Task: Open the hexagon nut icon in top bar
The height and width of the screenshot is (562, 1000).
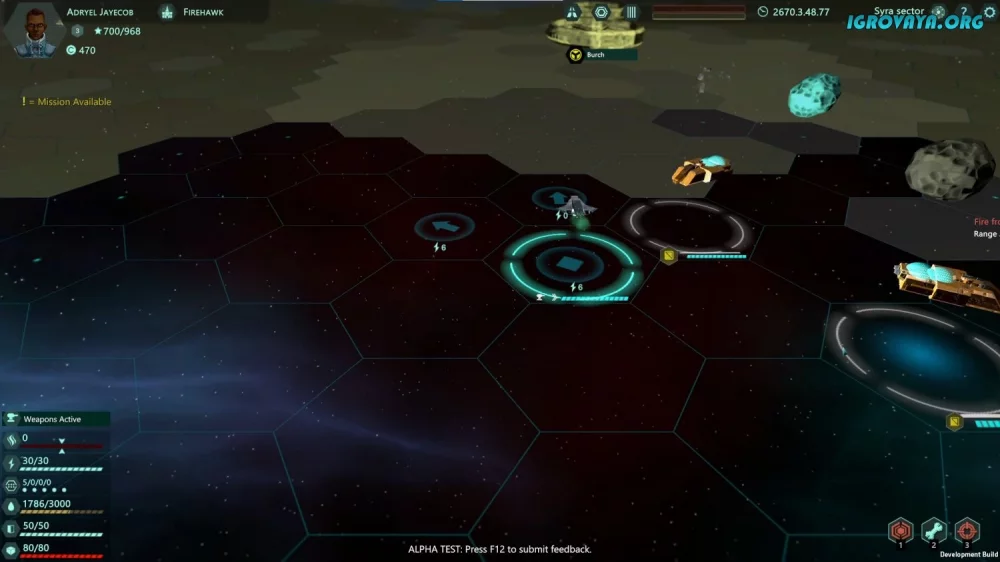Action: (x=601, y=13)
